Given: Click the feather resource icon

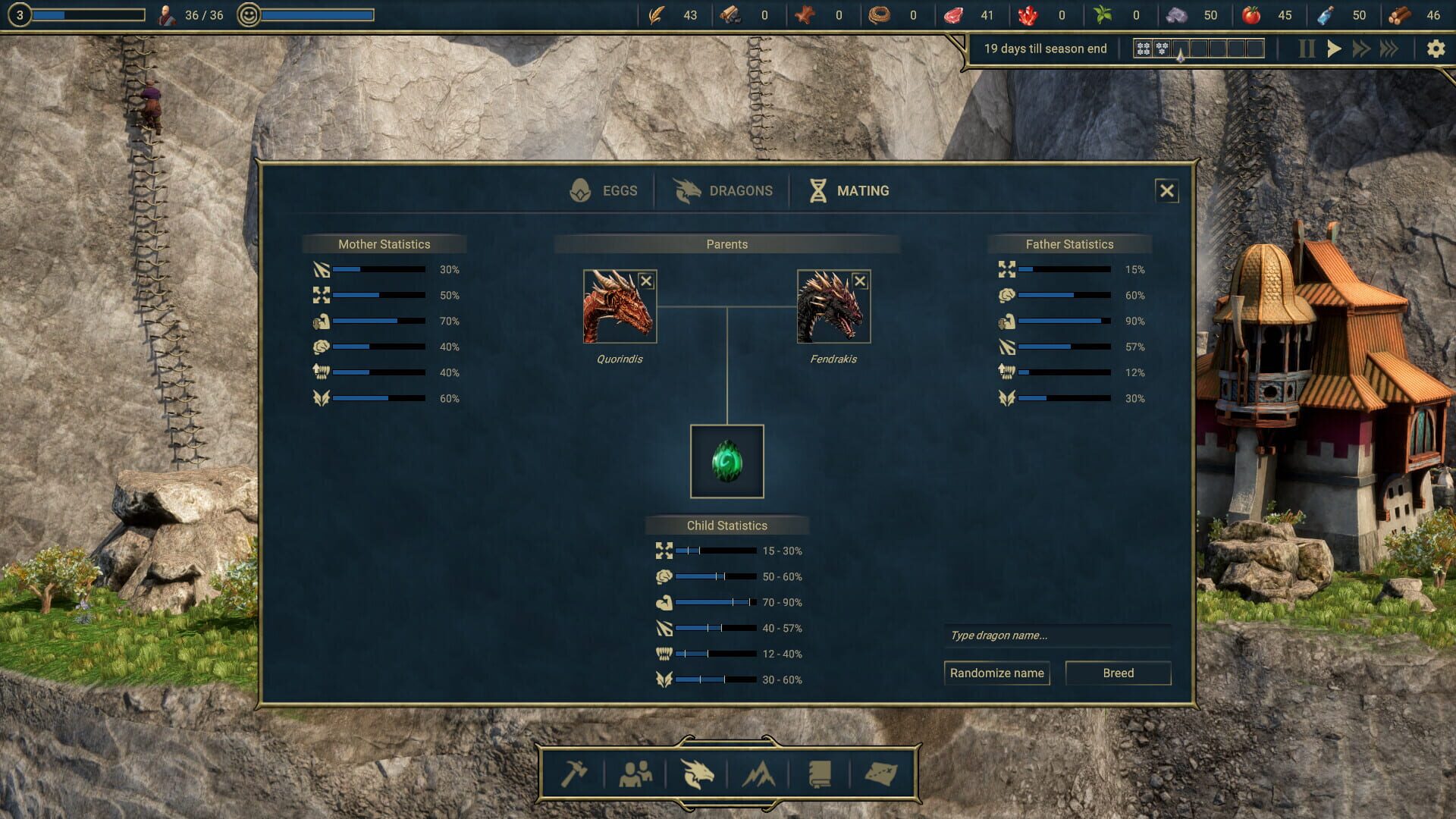Looking at the screenshot, I should pos(657,14).
